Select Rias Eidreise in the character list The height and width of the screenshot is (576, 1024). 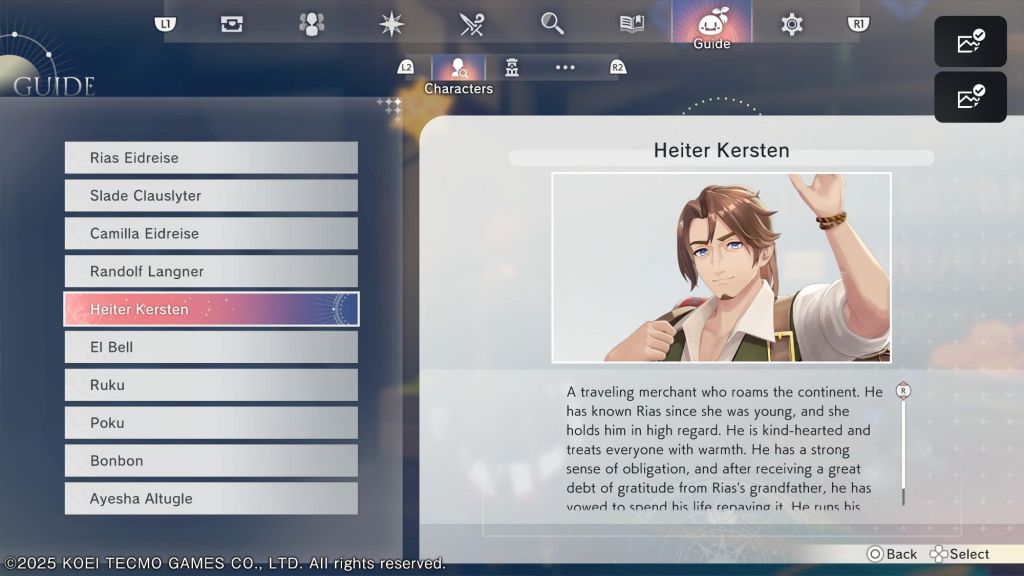(211, 158)
